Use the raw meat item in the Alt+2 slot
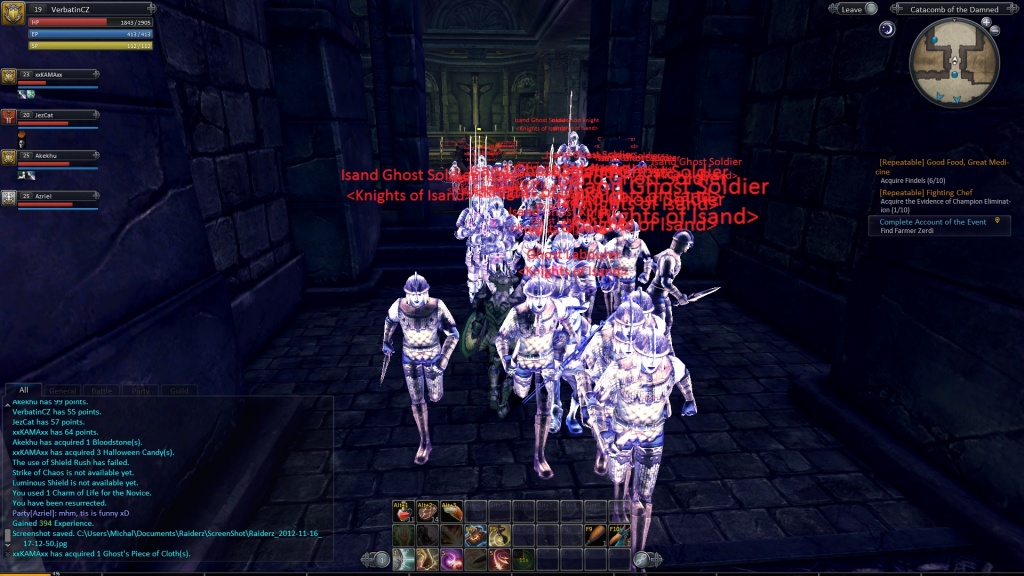Screen dimensions: 1024x576 point(427,511)
